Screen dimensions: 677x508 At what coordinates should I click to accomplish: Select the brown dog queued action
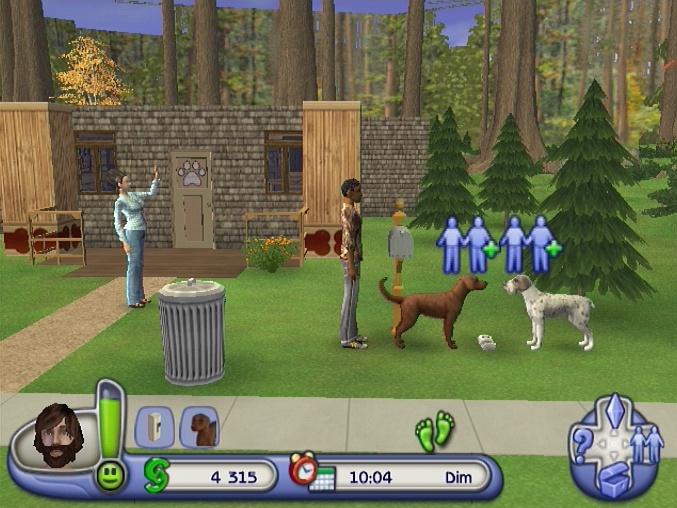pos(199,427)
